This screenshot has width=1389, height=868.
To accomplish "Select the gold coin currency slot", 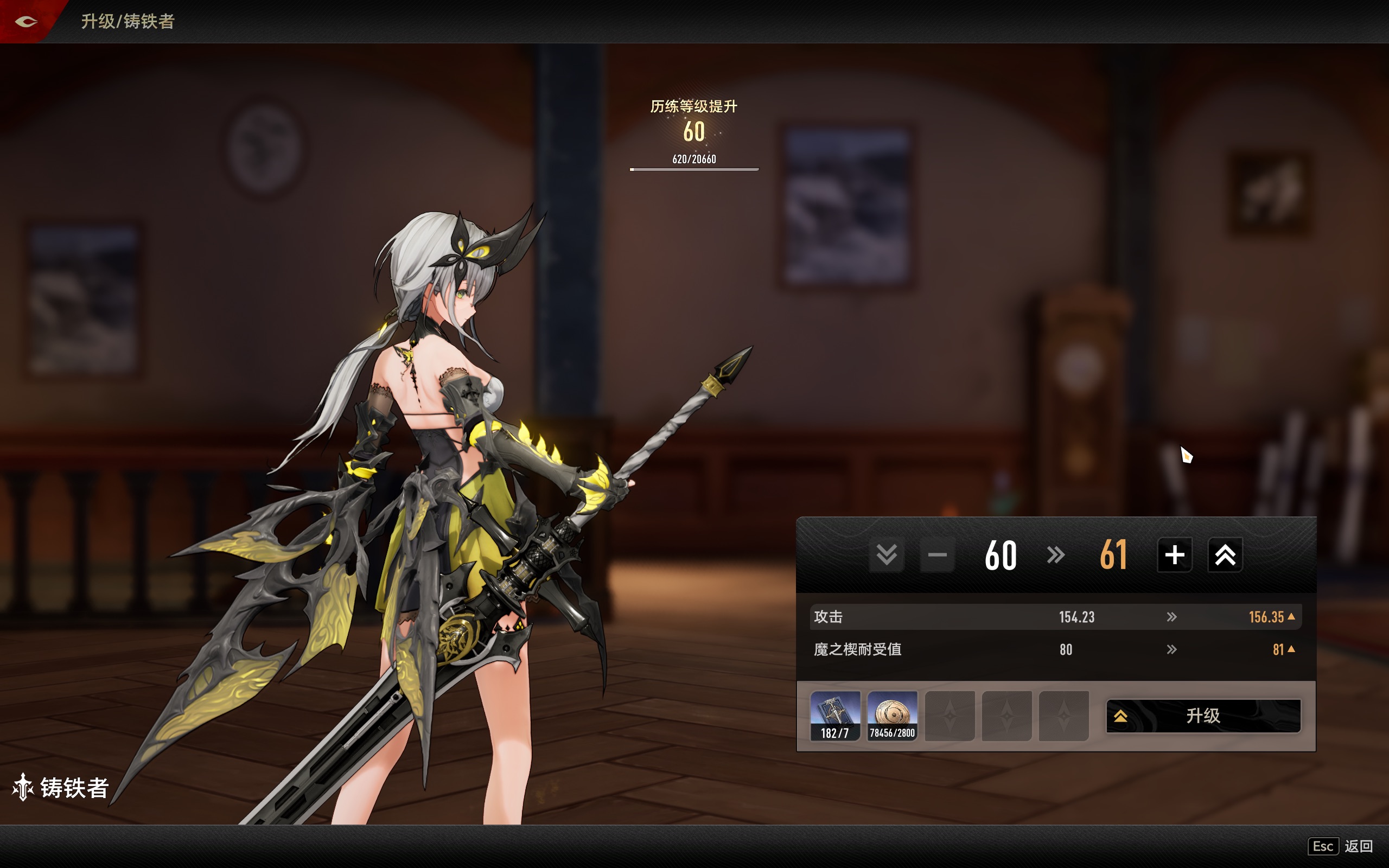I will point(892,716).
